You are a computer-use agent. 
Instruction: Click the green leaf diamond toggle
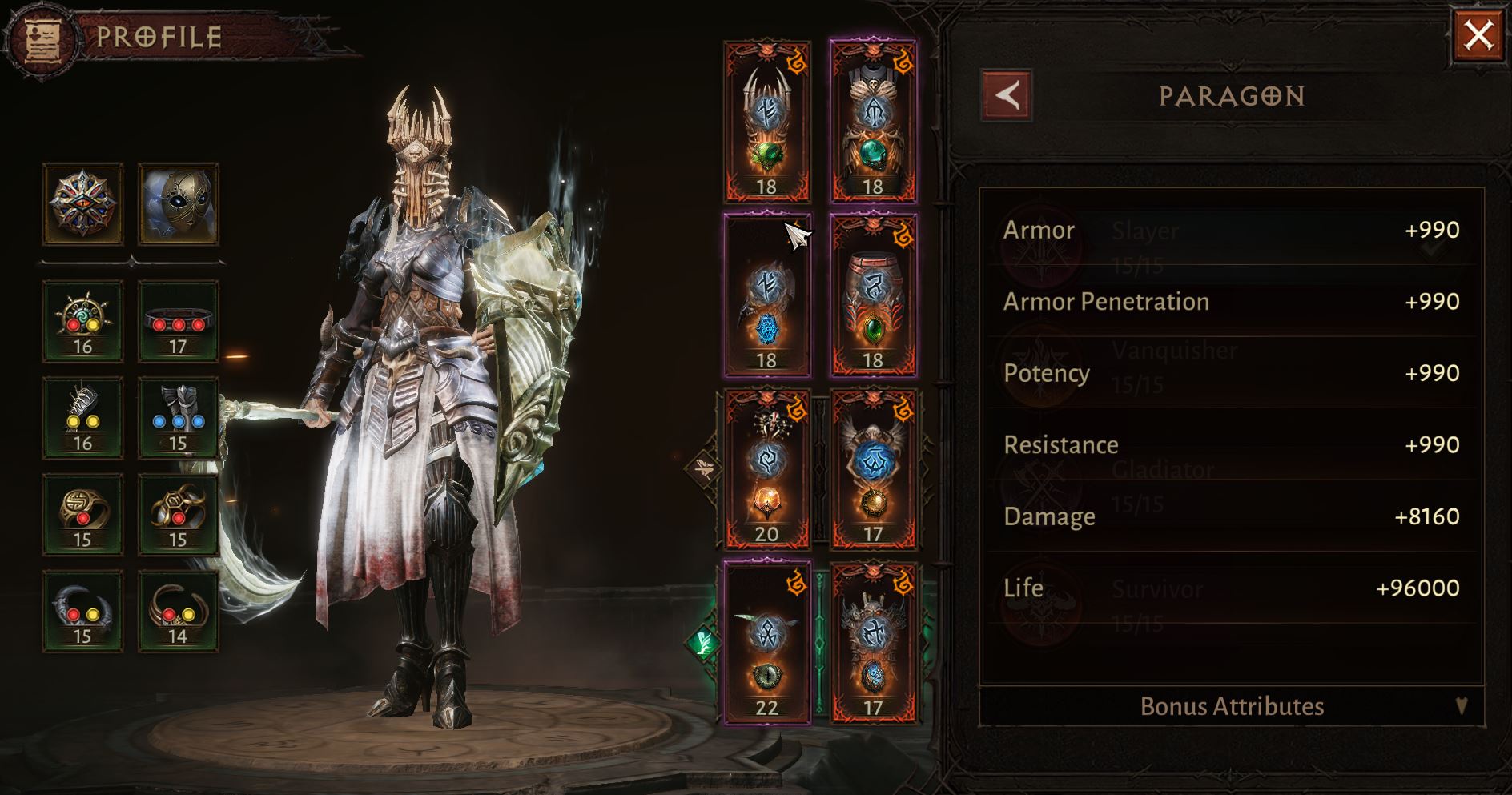702,641
